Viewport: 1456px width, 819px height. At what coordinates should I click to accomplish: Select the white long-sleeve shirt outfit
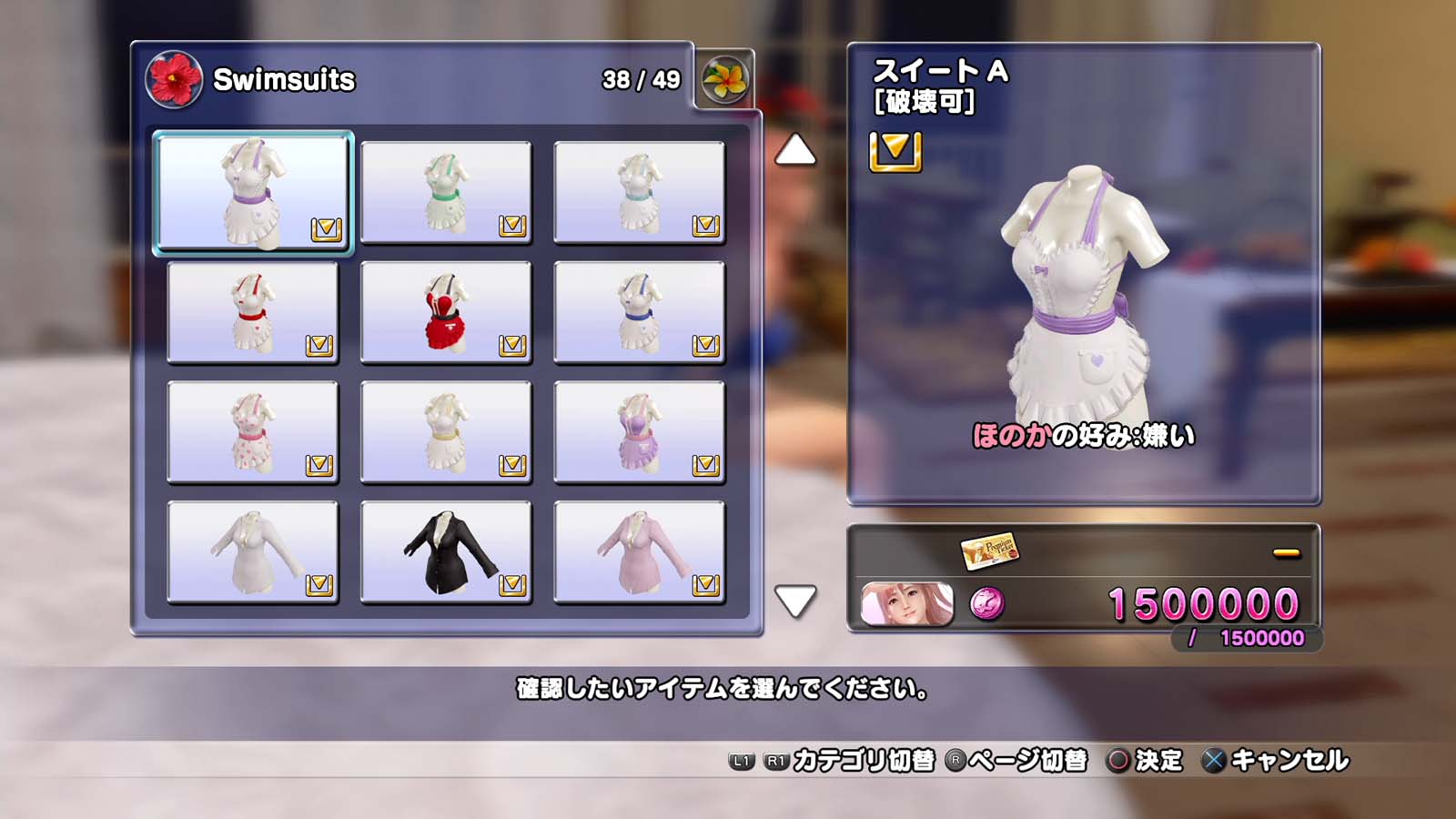point(253,552)
